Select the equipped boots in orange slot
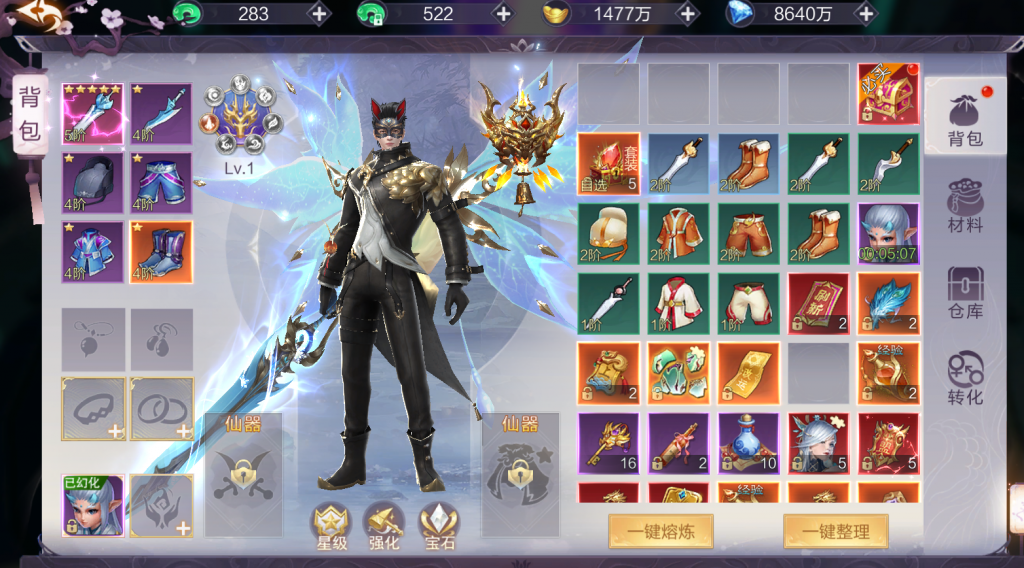1024x568 pixels. [161, 252]
